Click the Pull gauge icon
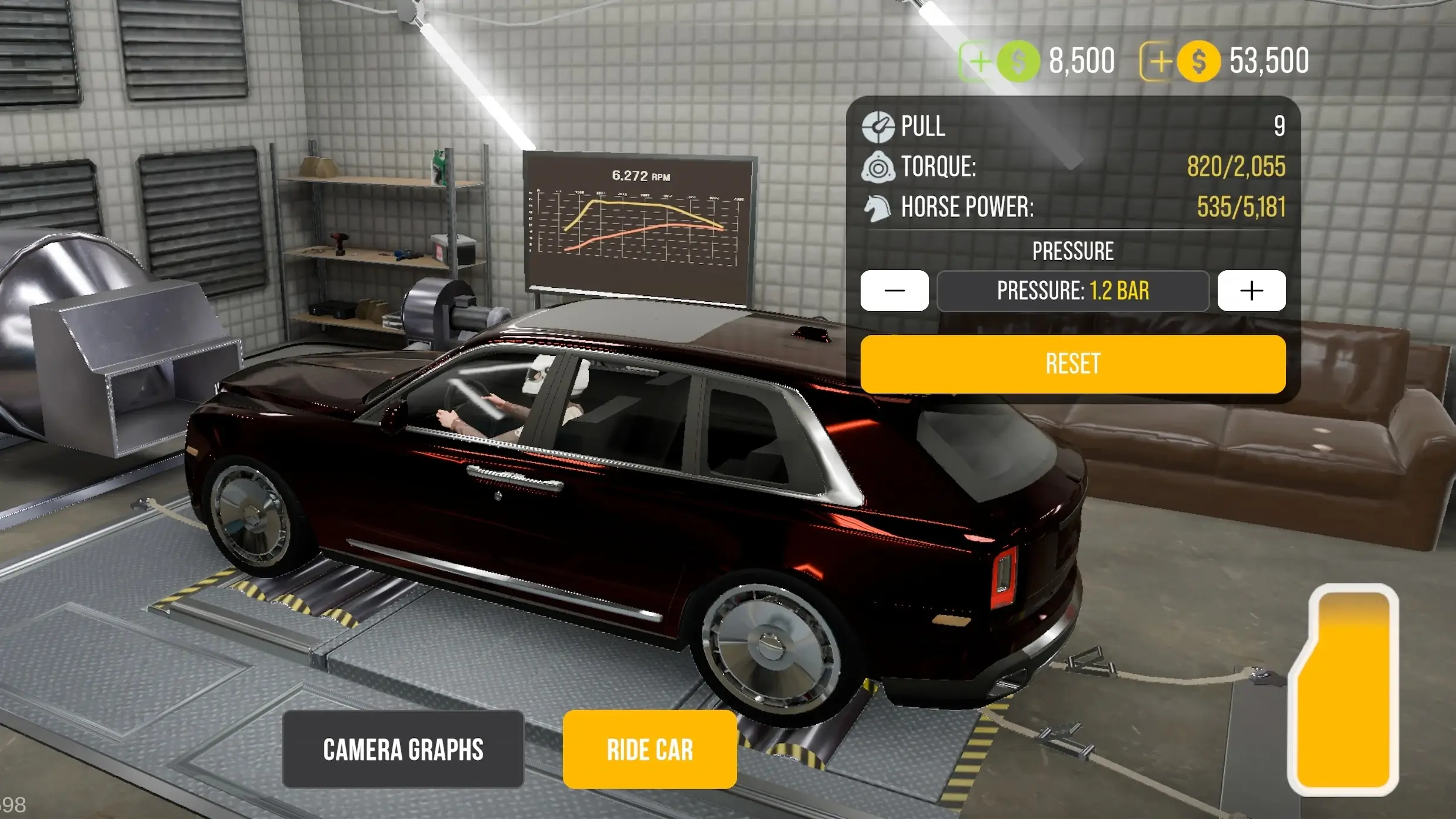1456x819 pixels. pos(878,126)
